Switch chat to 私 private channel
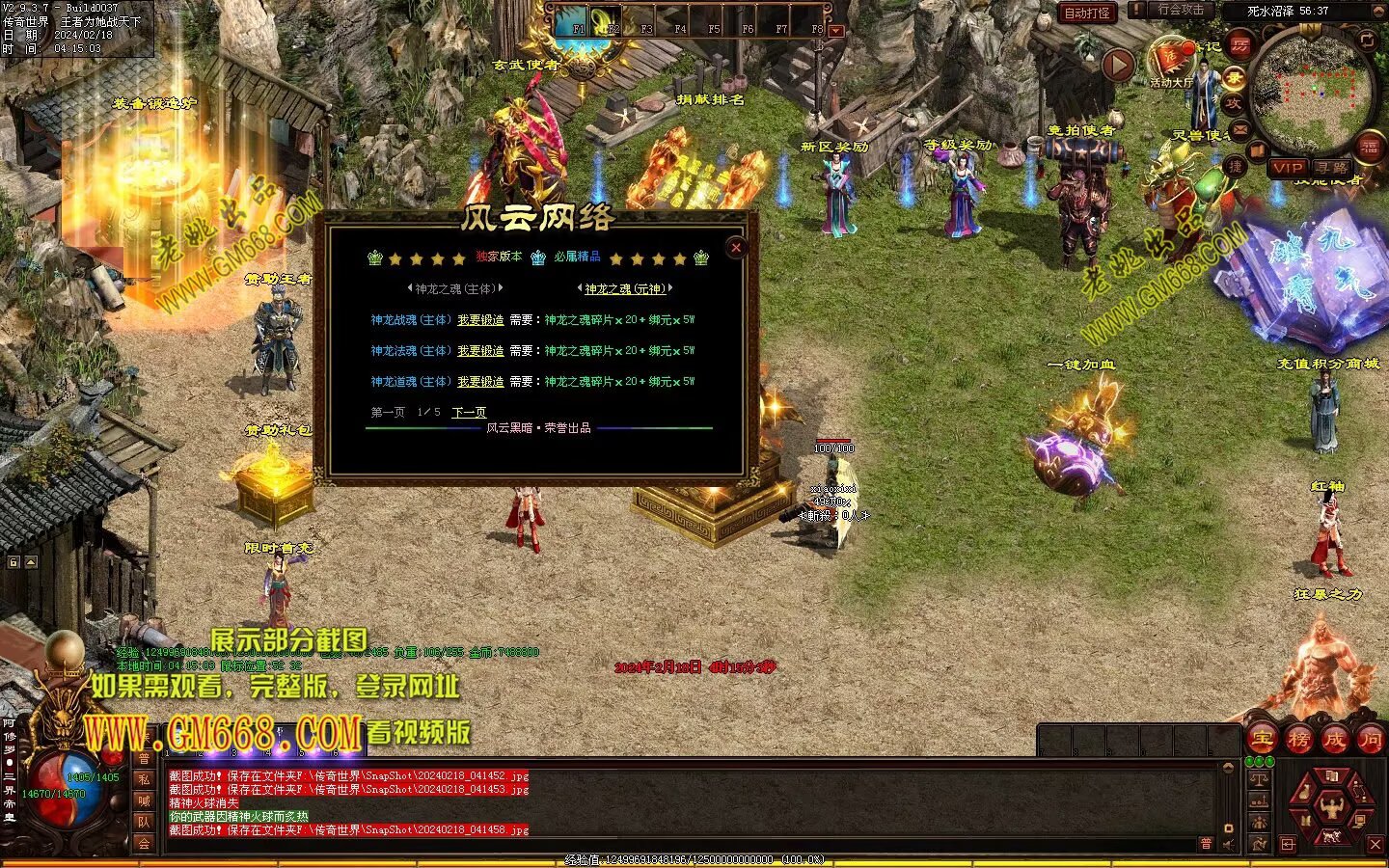Screen dimensions: 1389x868 [144, 779]
